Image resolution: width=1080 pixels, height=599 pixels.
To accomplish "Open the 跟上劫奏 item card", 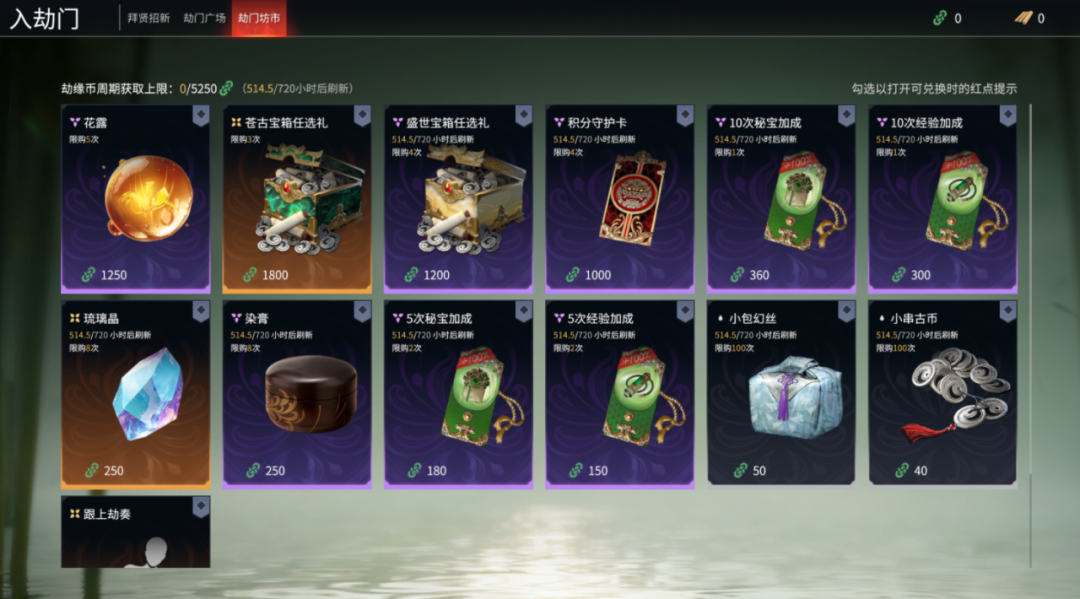I will [x=136, y=535].
